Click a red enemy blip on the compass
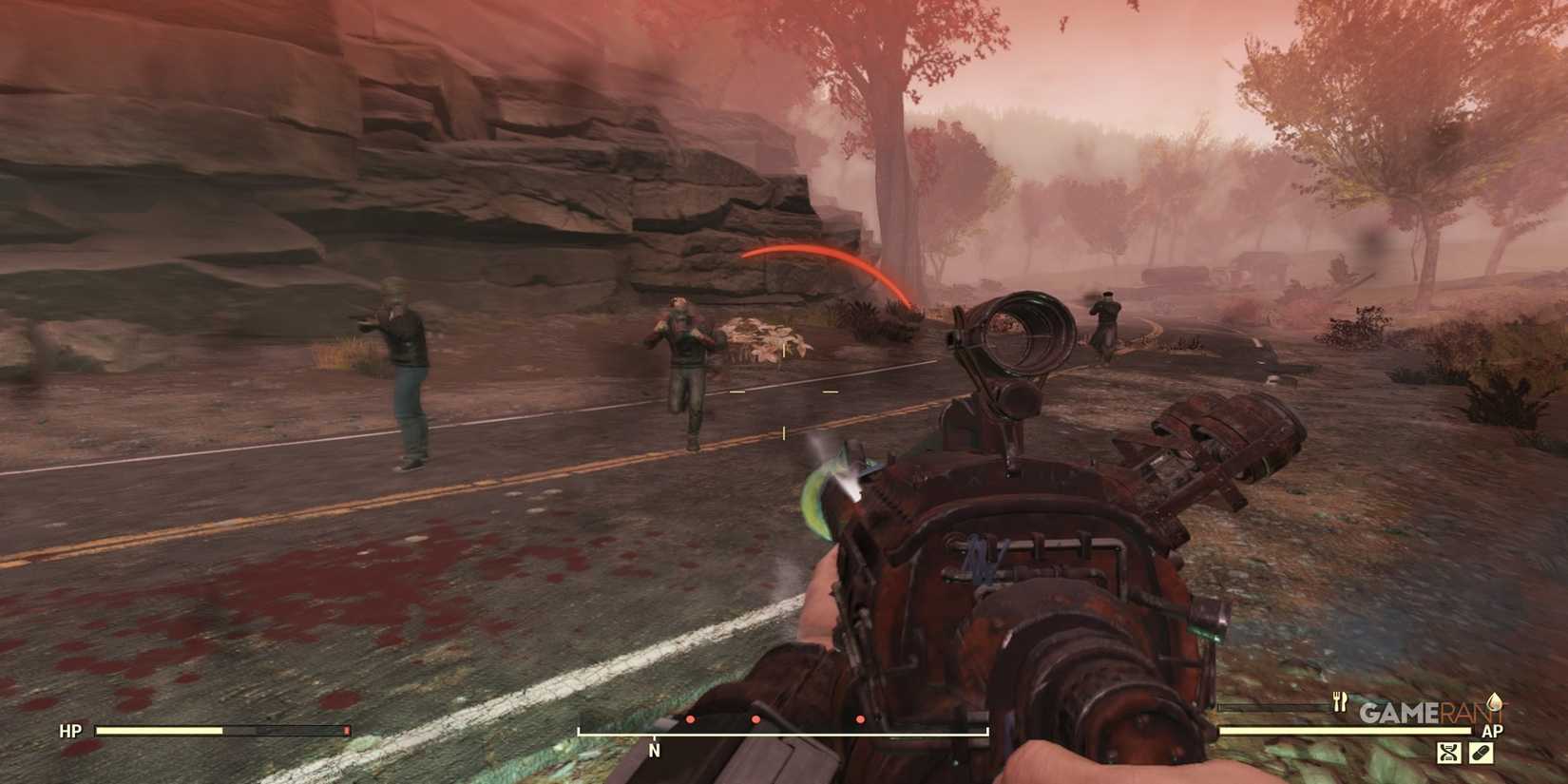1568x784 pixels. coord(756,719)
